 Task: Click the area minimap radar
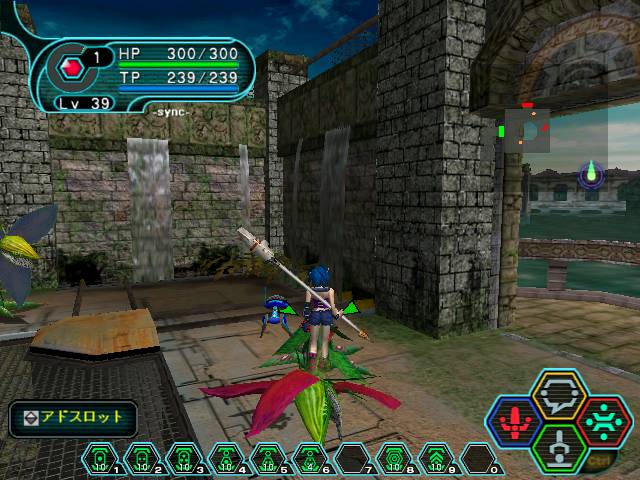pyautogui.click(x=526, y=131)
